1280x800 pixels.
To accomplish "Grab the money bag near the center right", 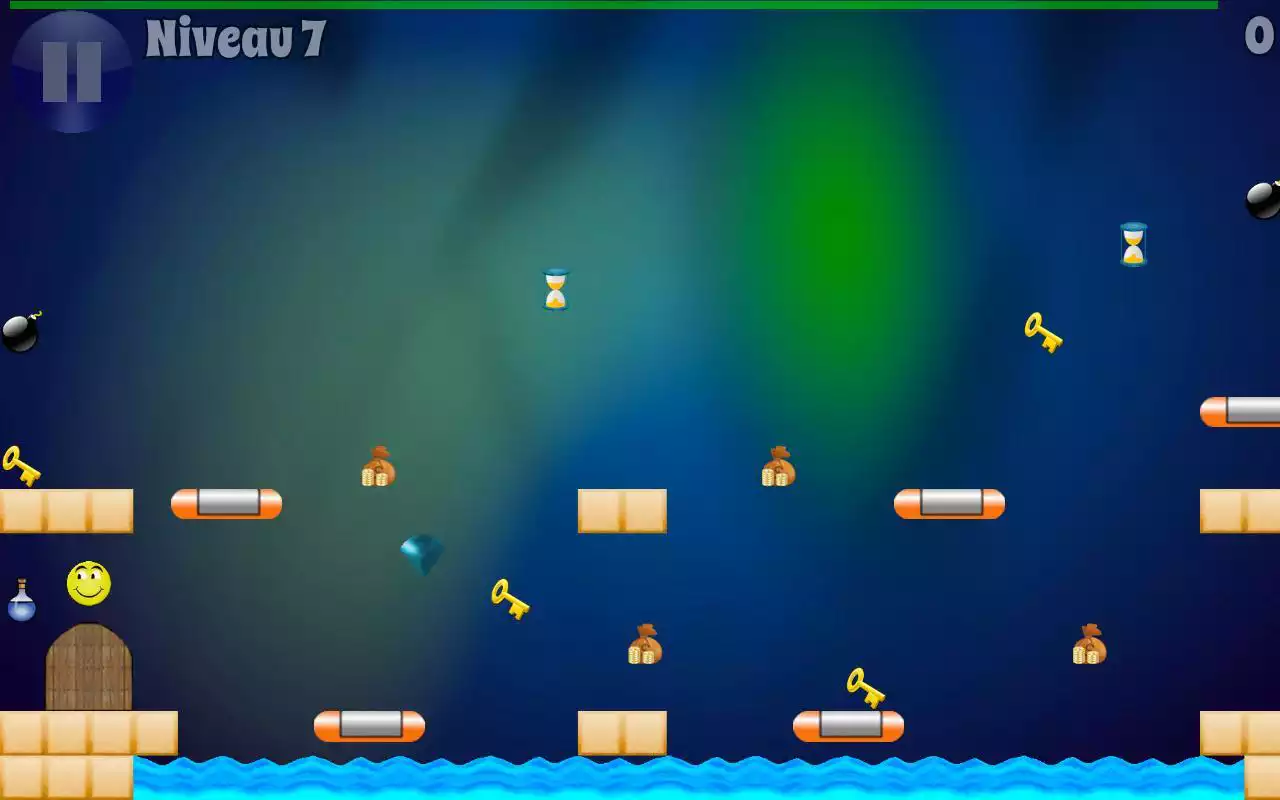I will 779,465.
